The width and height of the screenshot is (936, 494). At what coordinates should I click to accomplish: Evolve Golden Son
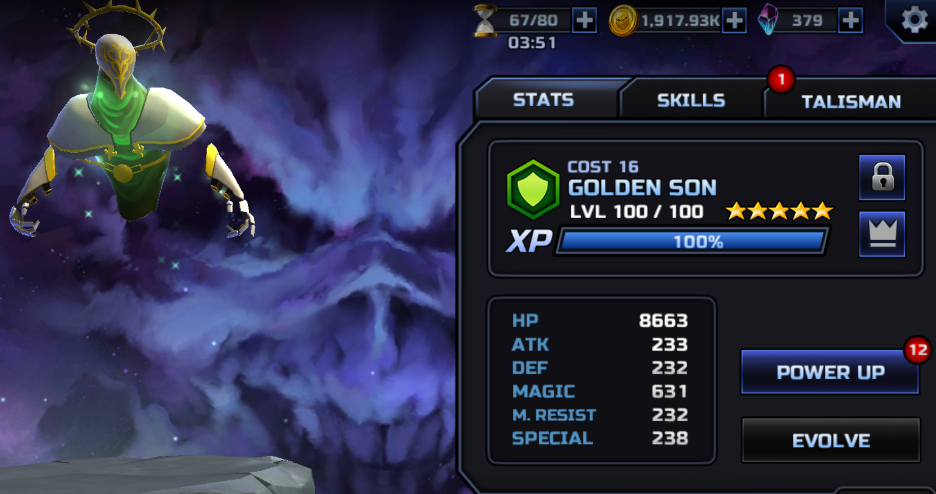pyautogui.click(x=830, y=440)
